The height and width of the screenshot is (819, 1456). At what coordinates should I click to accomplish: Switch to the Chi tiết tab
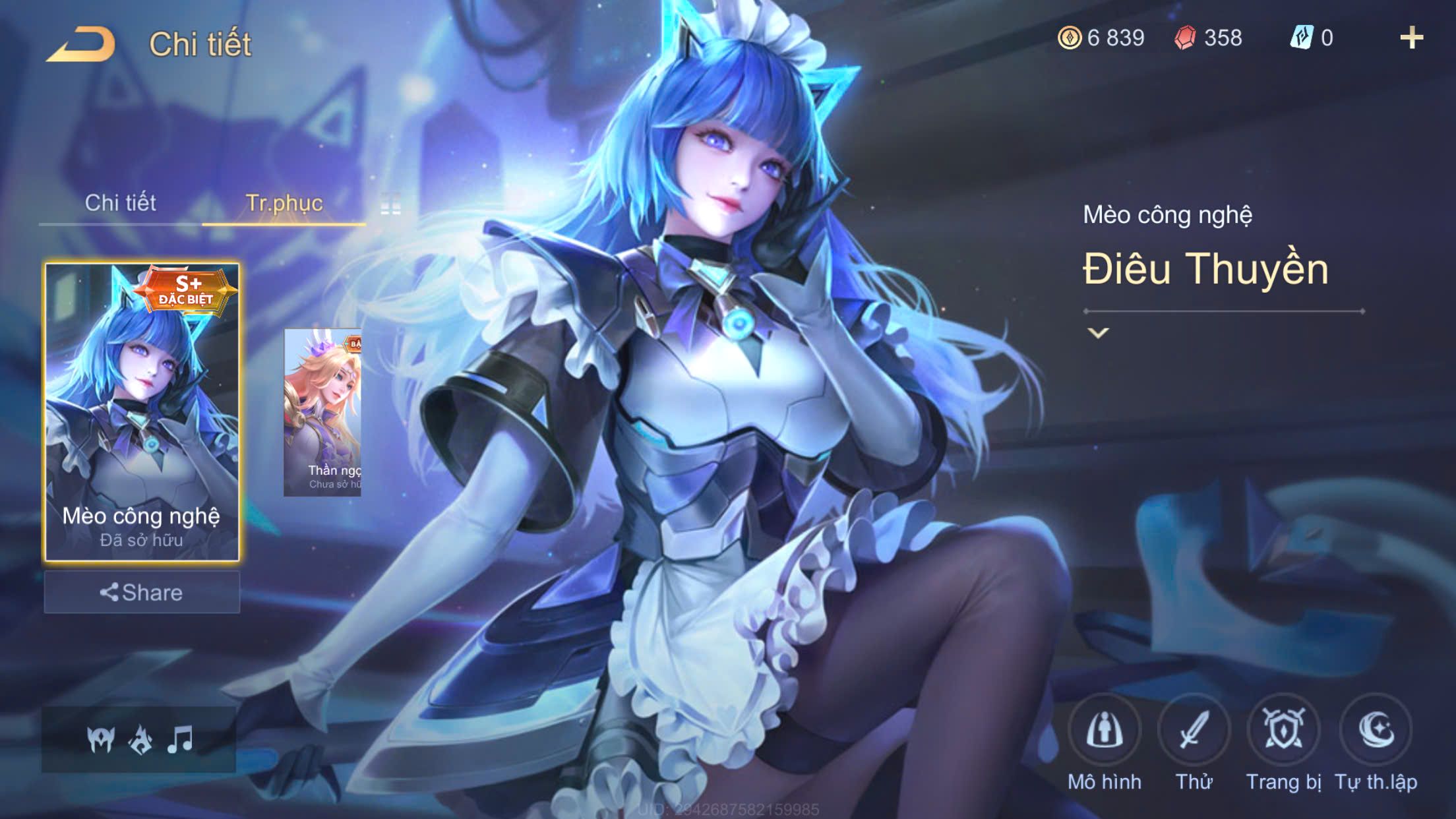(x=120, y=203)
